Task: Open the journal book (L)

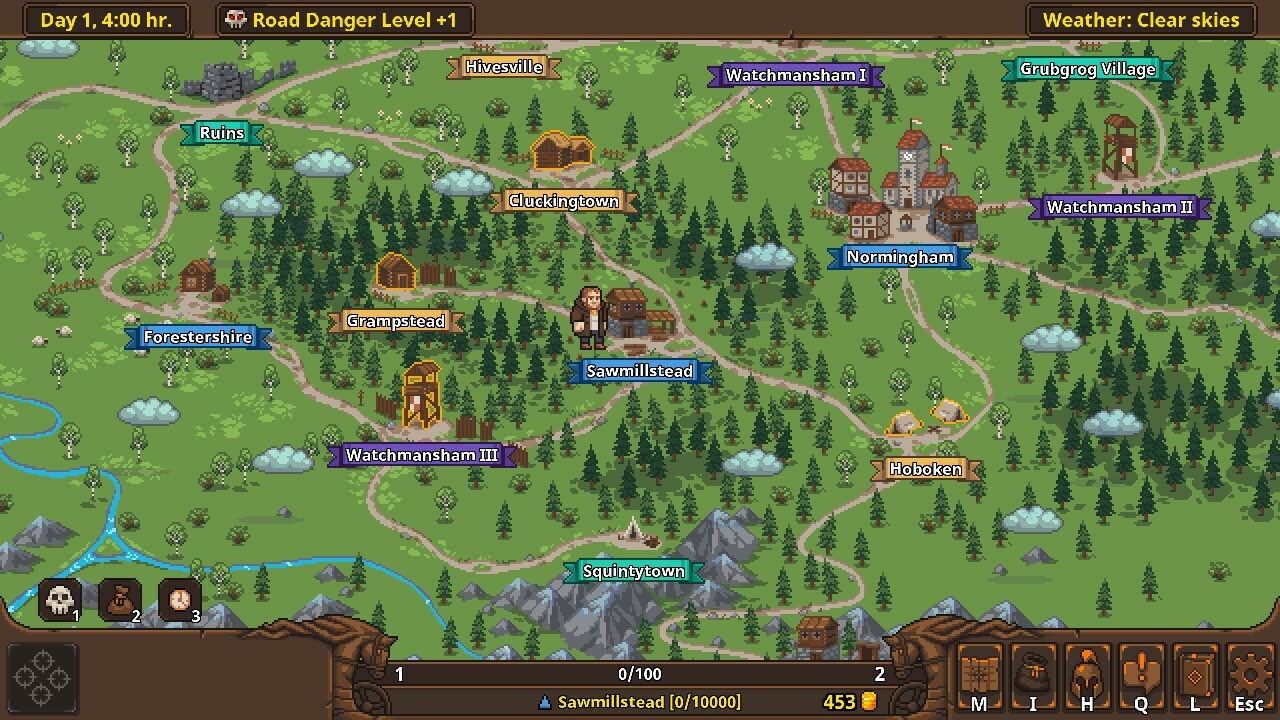Action: click(x=1194, y=676)
